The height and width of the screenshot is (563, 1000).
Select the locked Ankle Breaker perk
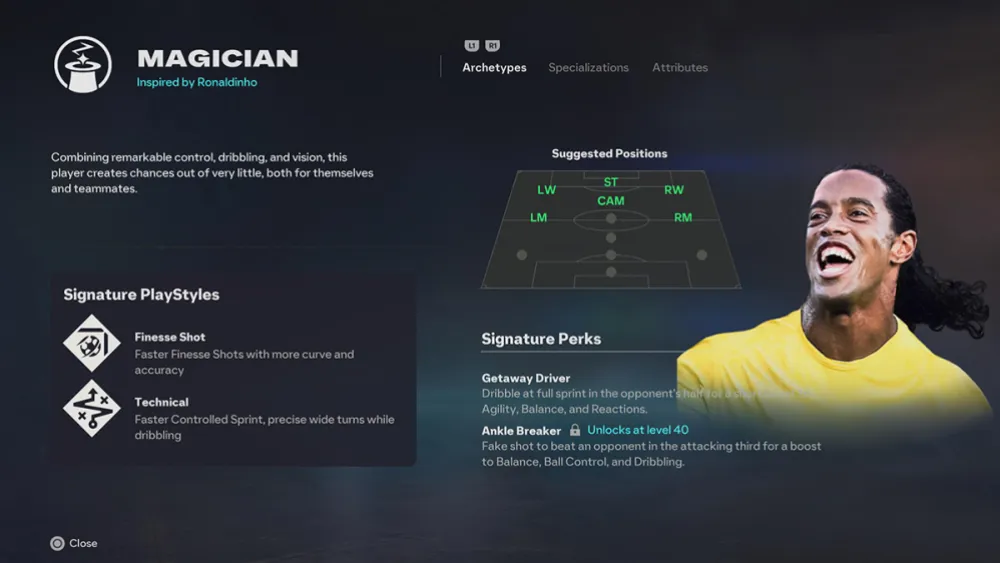[521, 430]
